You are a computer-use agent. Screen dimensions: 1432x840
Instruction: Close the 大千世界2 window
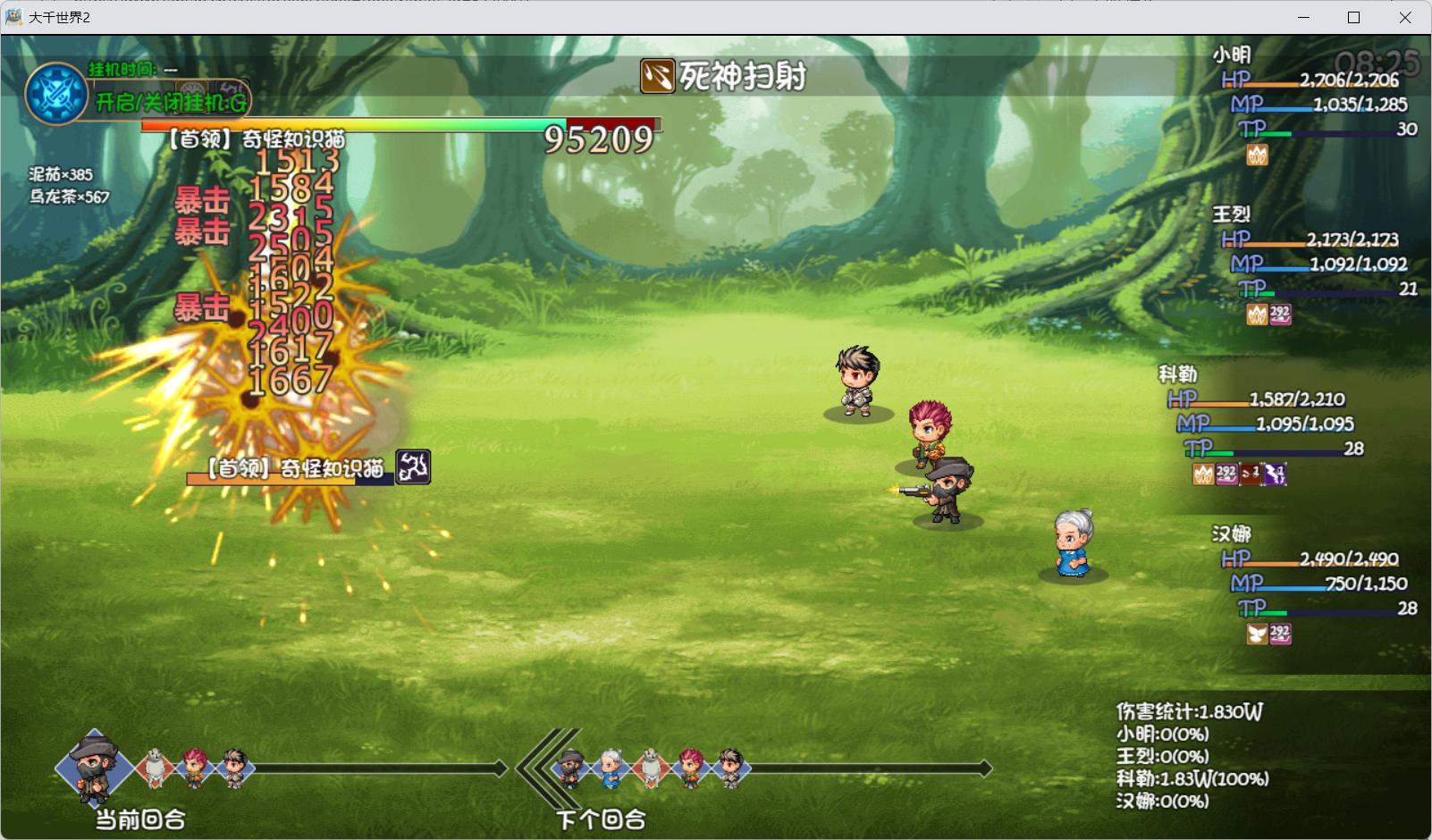[1404, 17]
